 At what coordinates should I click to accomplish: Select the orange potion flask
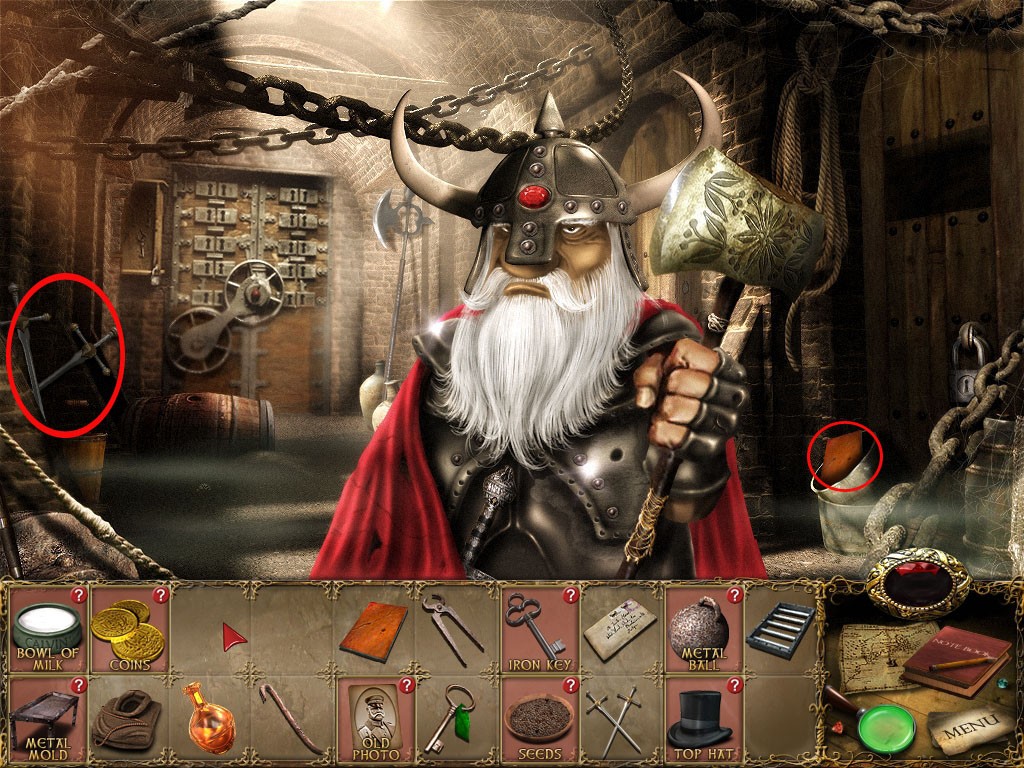pyautogui.click(x=208, y=717)
